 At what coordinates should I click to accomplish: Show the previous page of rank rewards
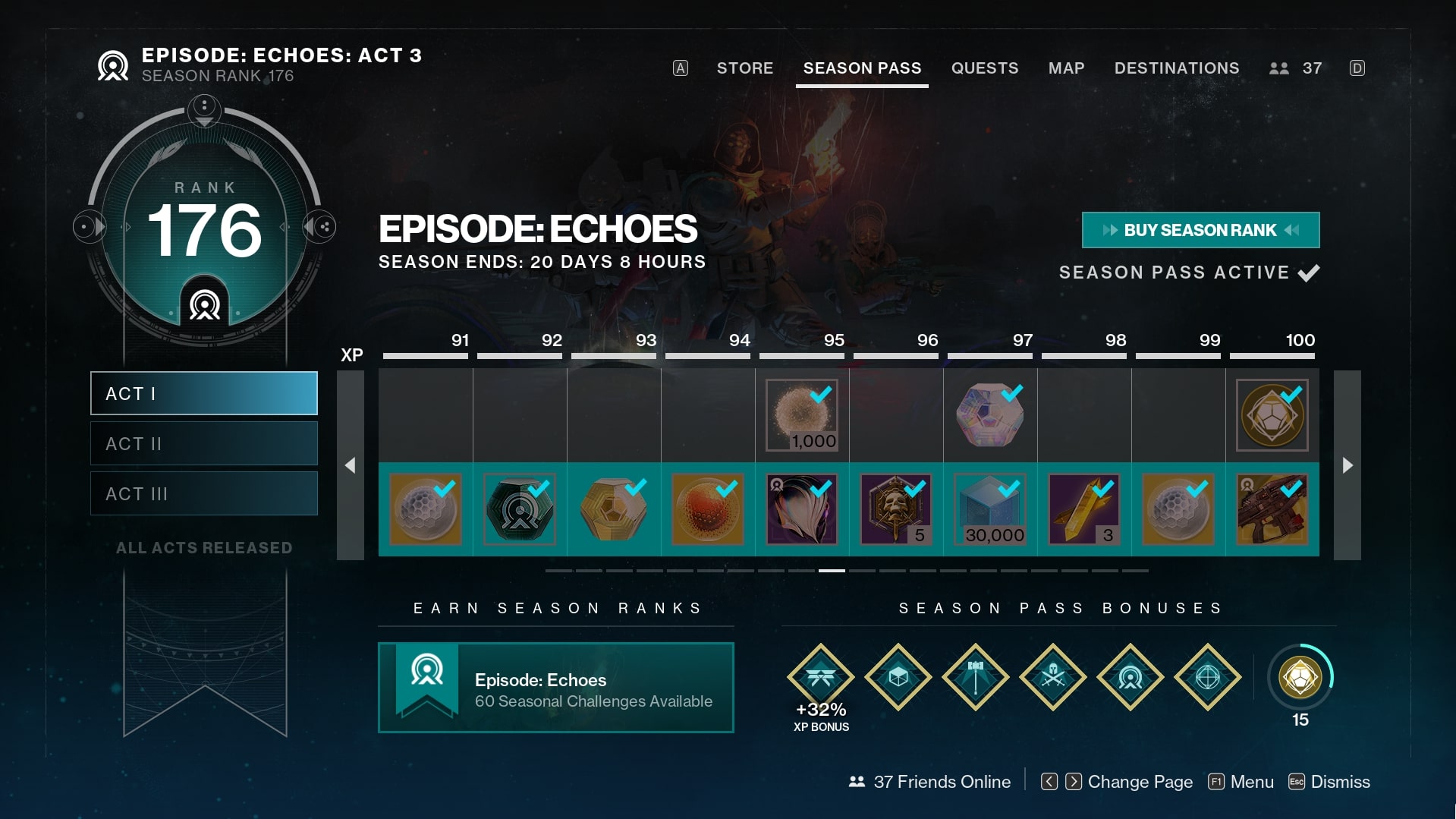350,465
